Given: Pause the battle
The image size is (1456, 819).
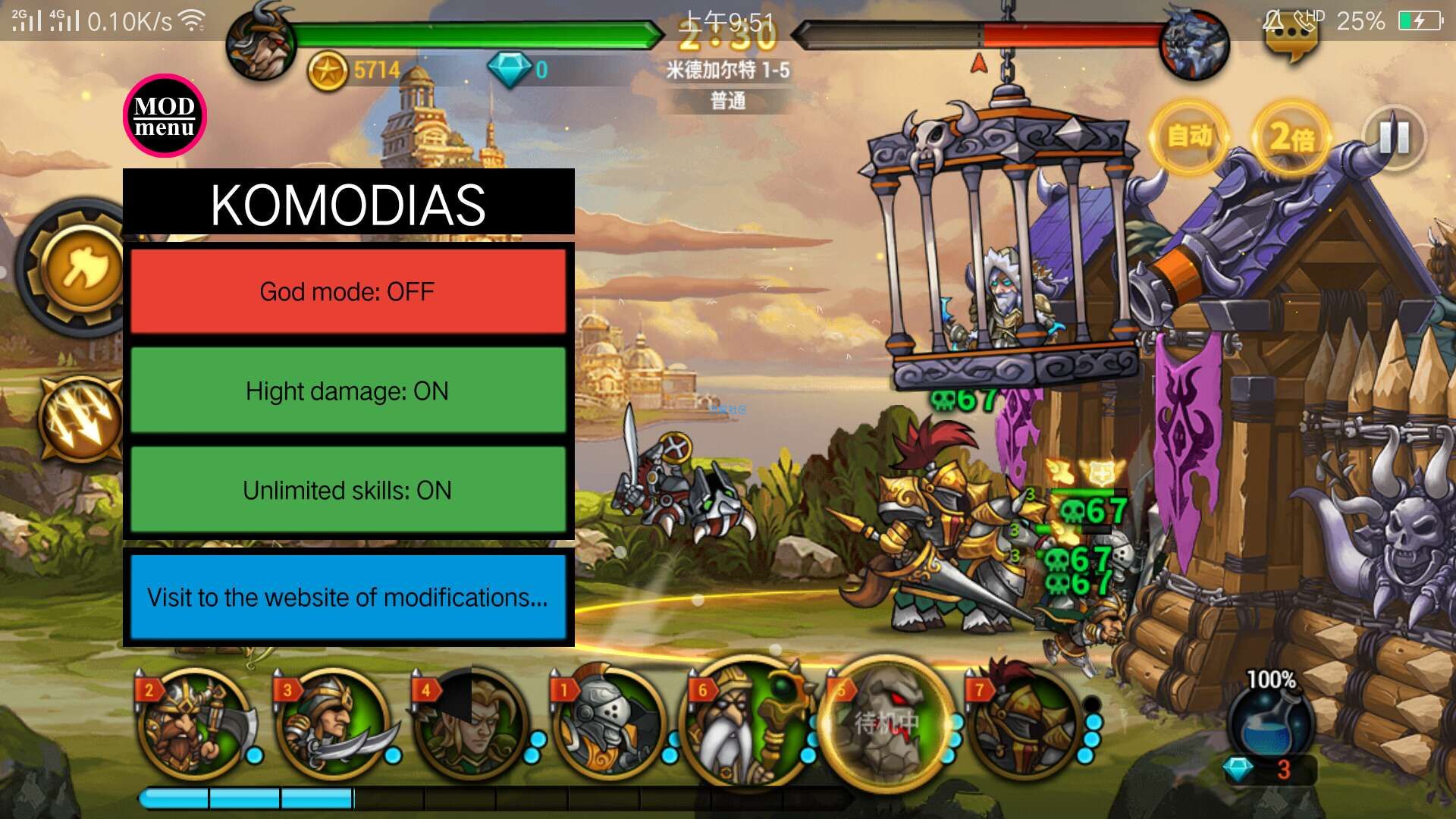Looking at the screenshot, I should (1394, 137).
